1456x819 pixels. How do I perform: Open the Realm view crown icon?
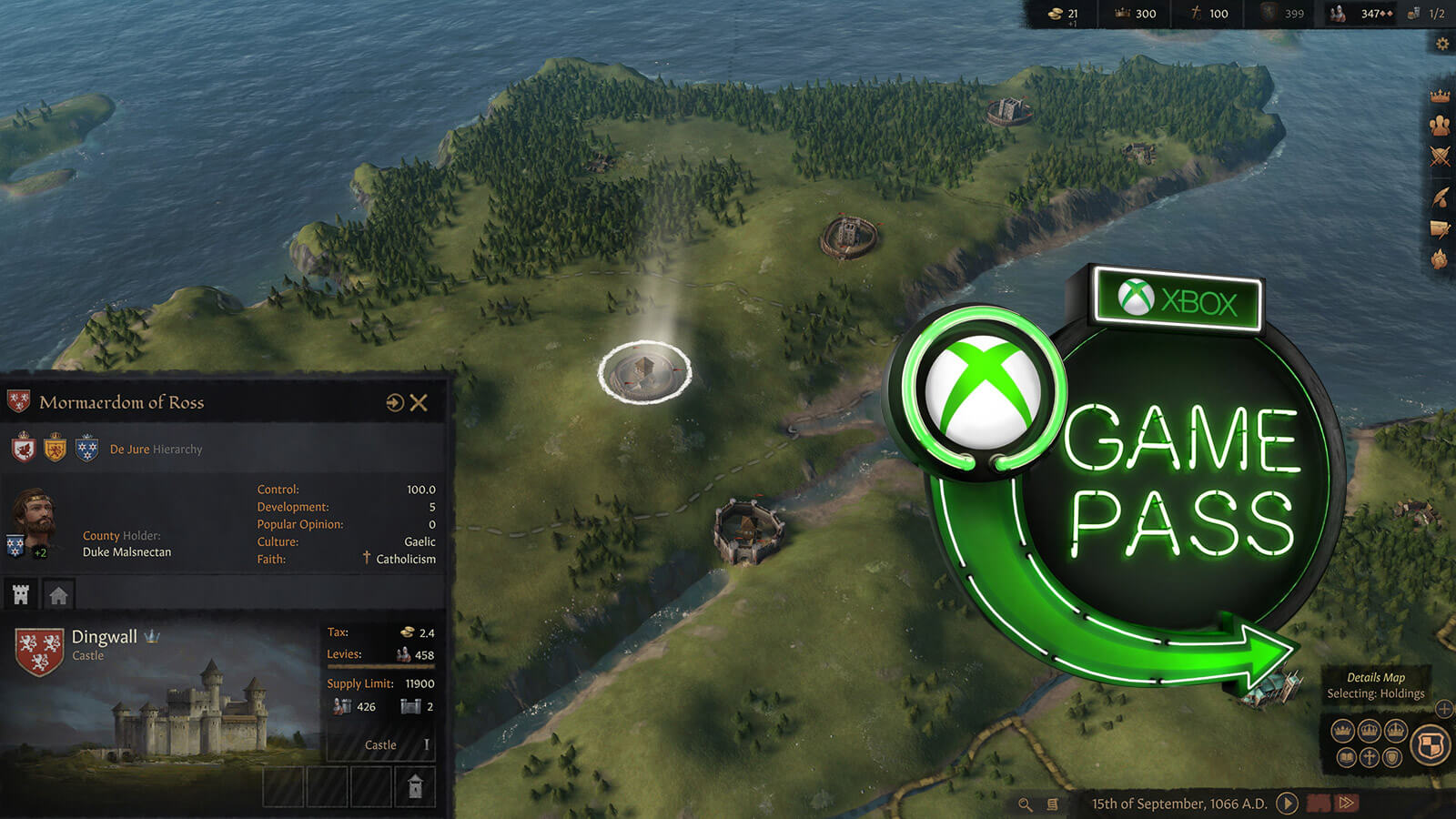point(1439,95)
